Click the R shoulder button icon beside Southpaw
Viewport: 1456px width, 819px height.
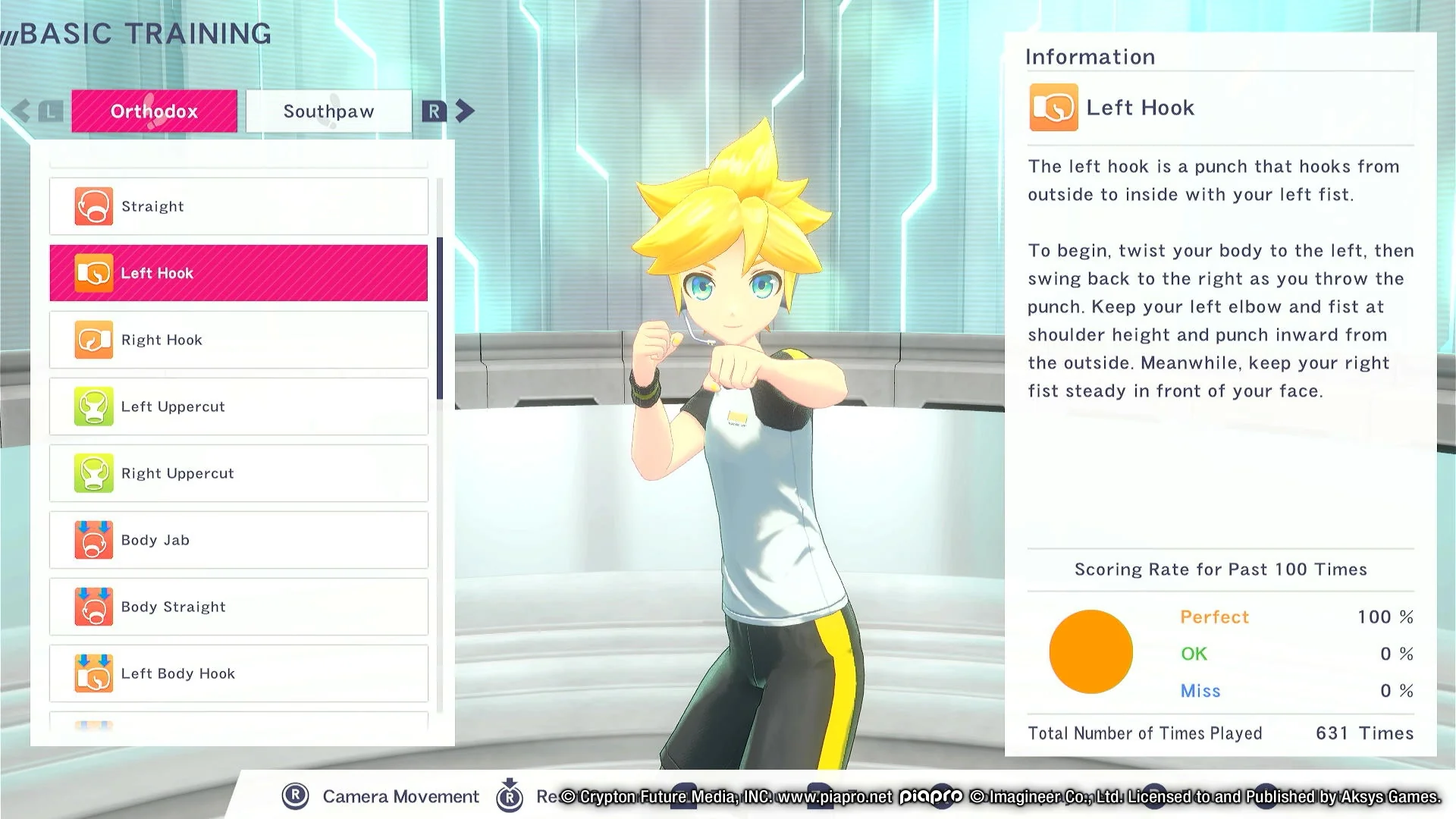tap(434, 111)
